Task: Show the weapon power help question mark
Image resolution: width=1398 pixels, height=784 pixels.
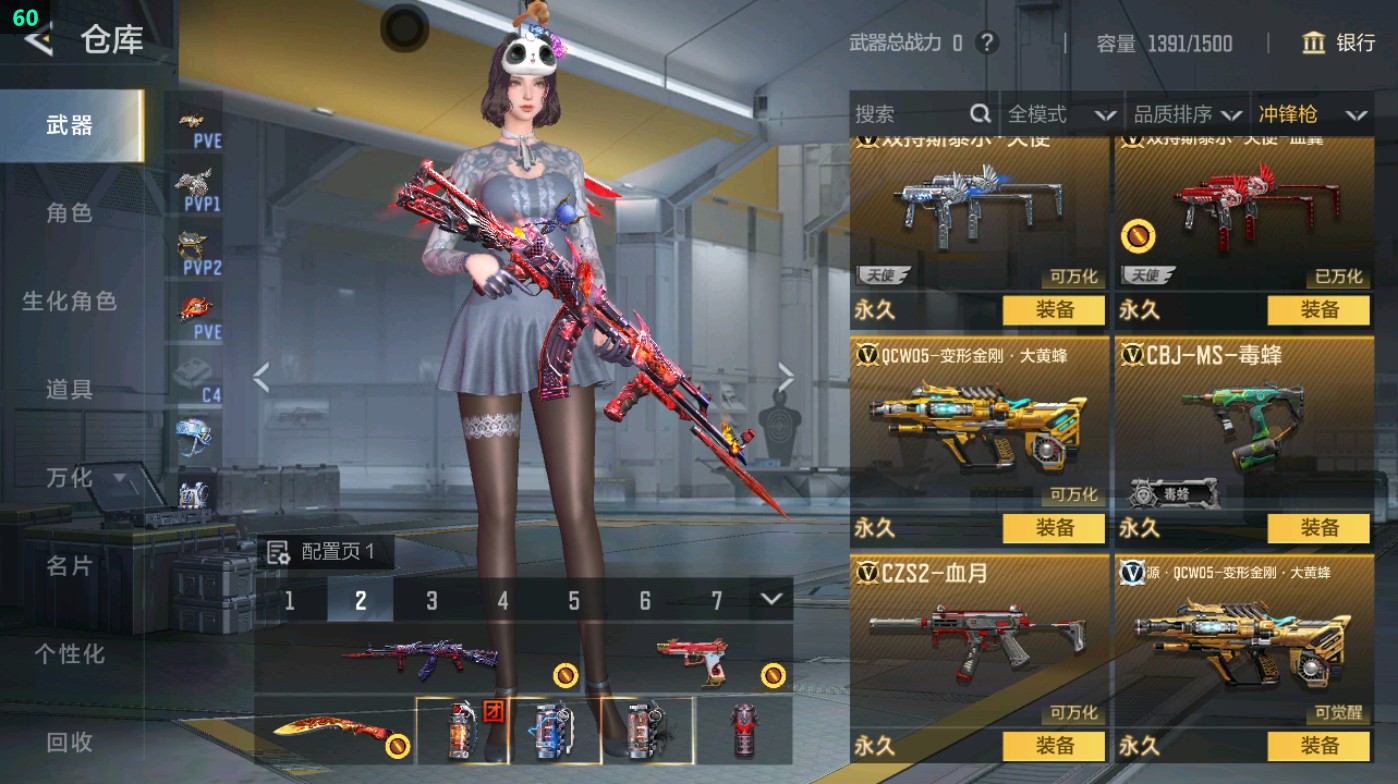Action: [x=987, y=43]
